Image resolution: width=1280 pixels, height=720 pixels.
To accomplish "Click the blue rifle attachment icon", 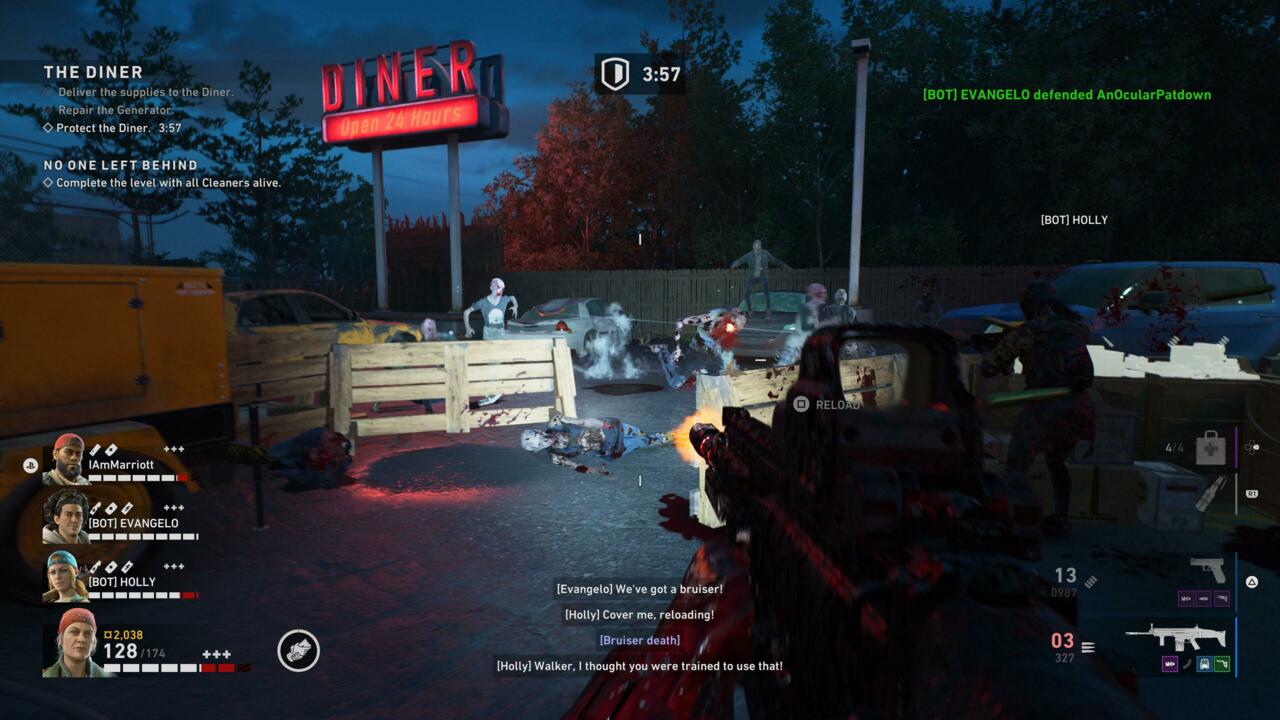I will pos(1204,663).
